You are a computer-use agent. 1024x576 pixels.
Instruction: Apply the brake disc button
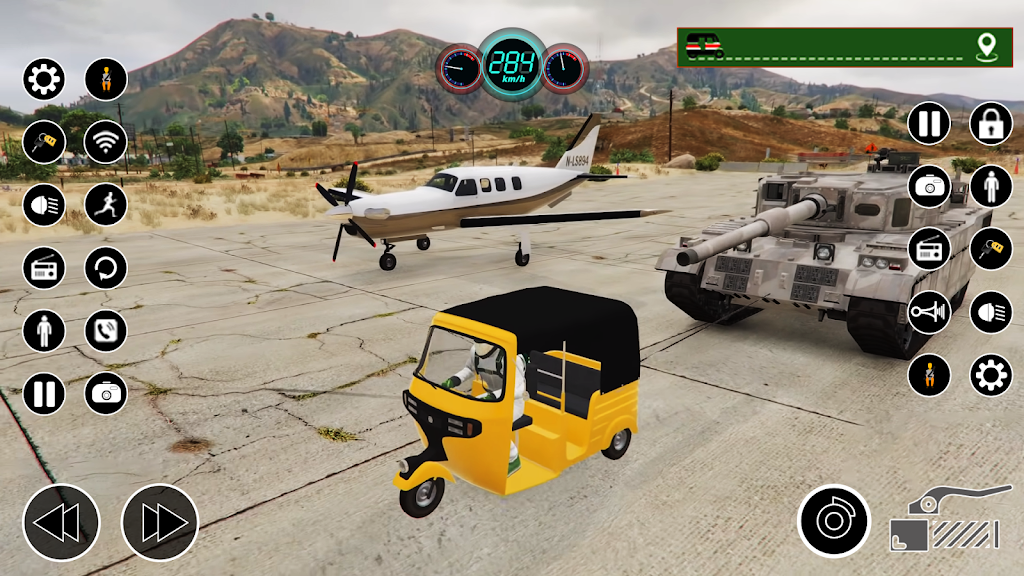(x=834, y=521)
